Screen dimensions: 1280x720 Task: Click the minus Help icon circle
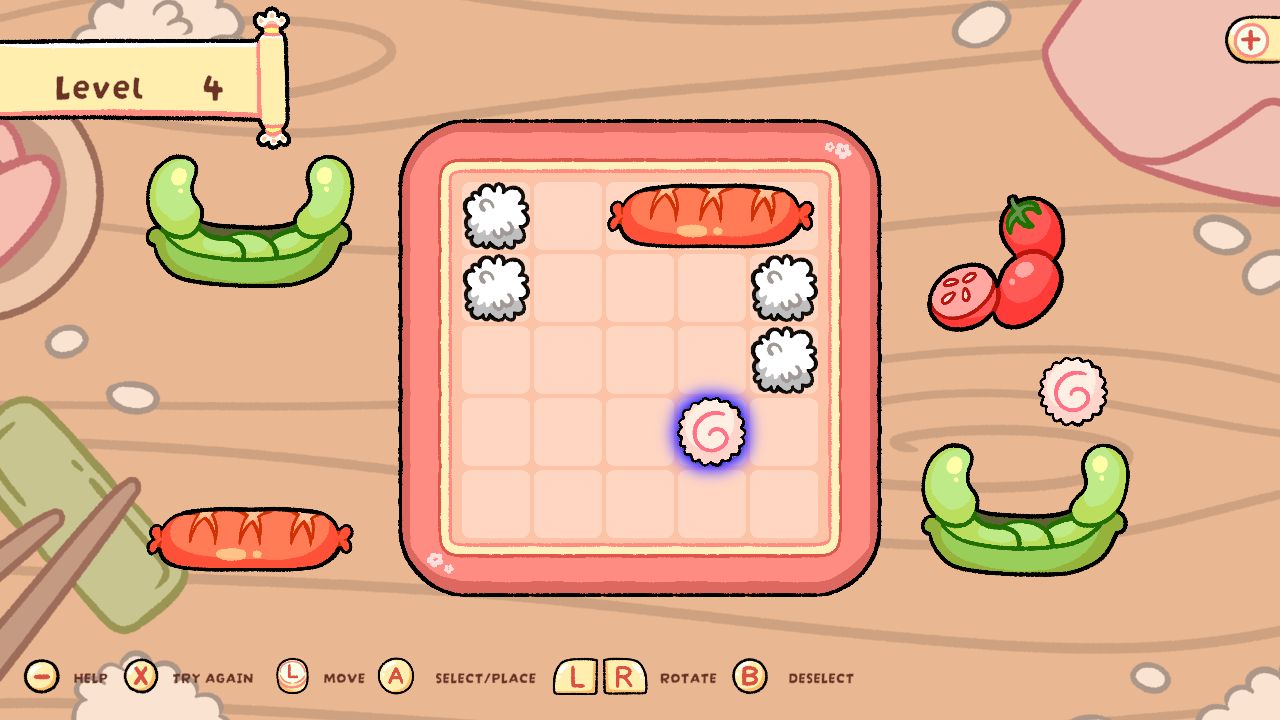click(x=40, y=677)
